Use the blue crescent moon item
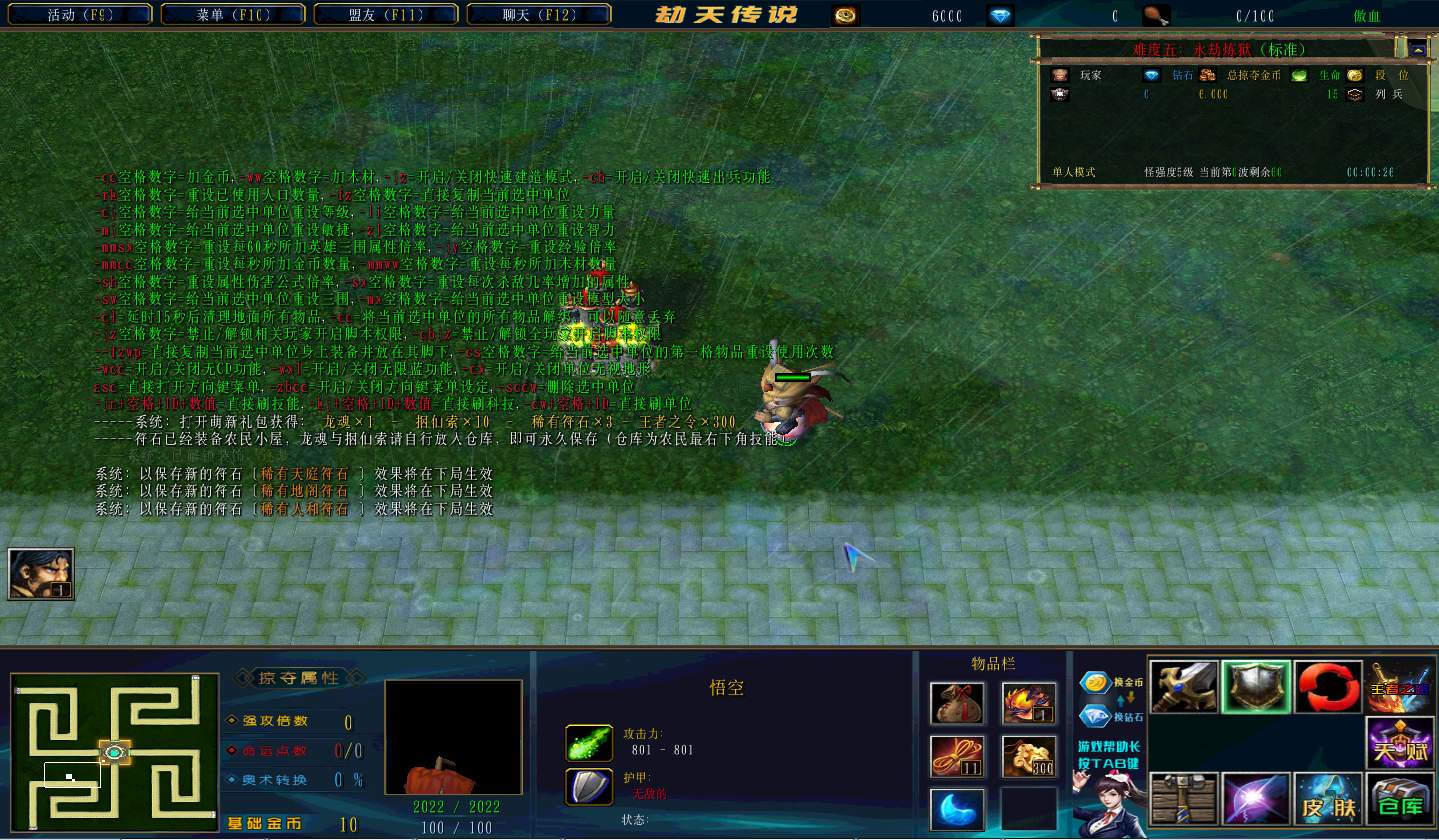Screen dimensions: 1439x840 pyautogui.click(x=957, y=809)
